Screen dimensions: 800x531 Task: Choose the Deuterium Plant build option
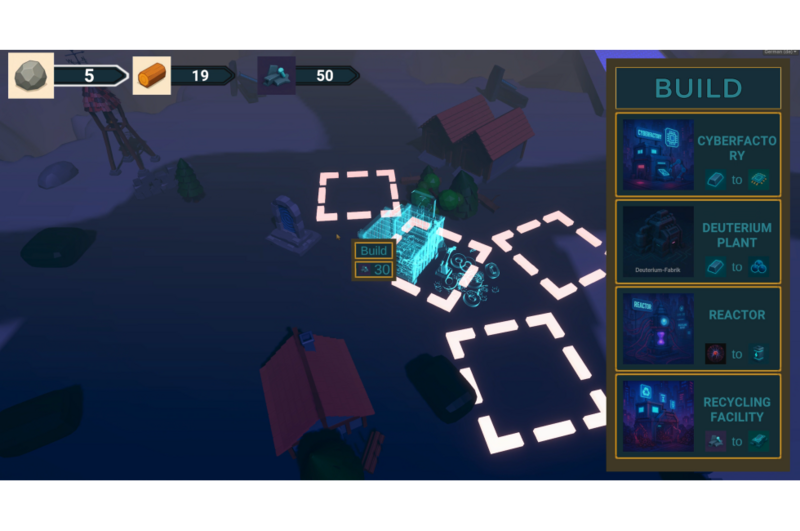pos(697,243)
